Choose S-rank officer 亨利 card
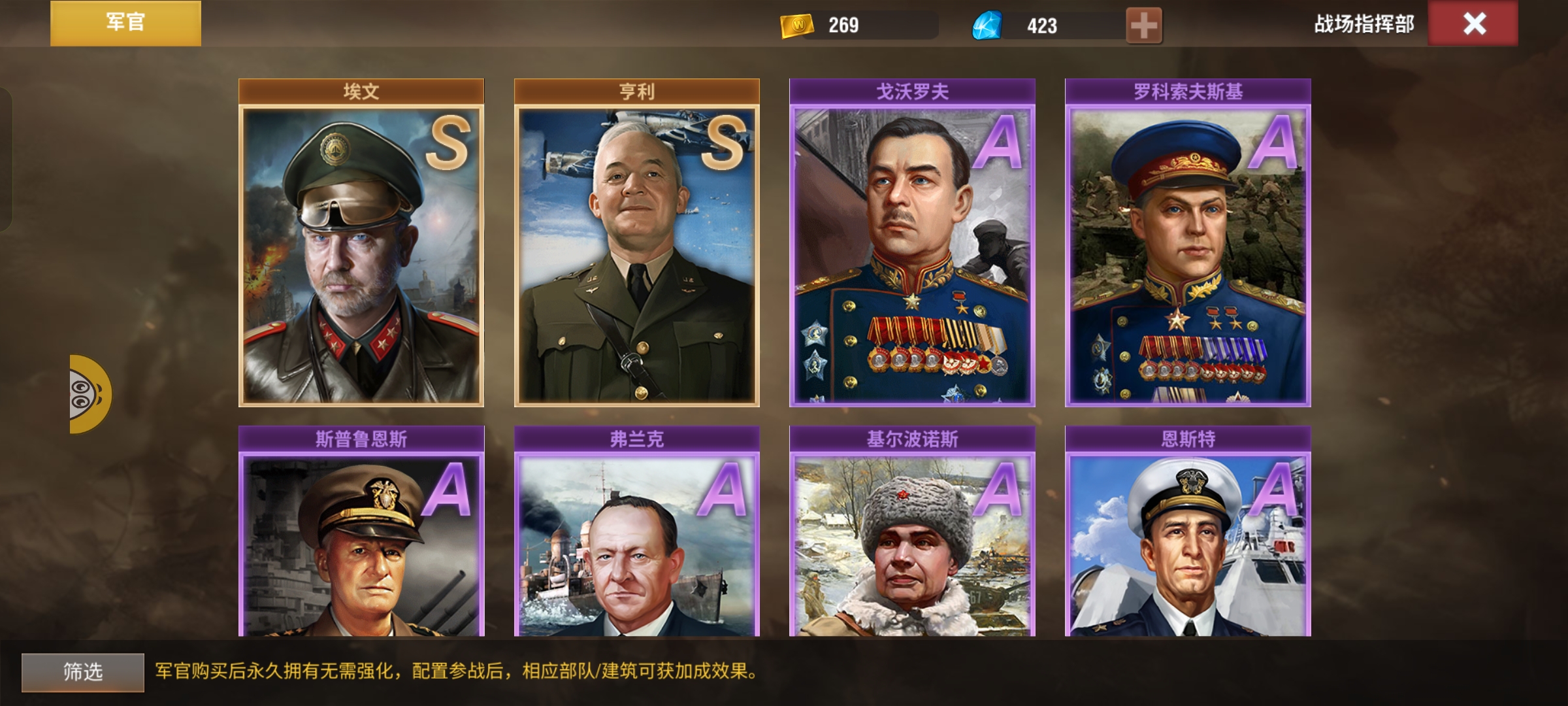The height and width of the screenshot is (706, 1568). coord(636,248)
